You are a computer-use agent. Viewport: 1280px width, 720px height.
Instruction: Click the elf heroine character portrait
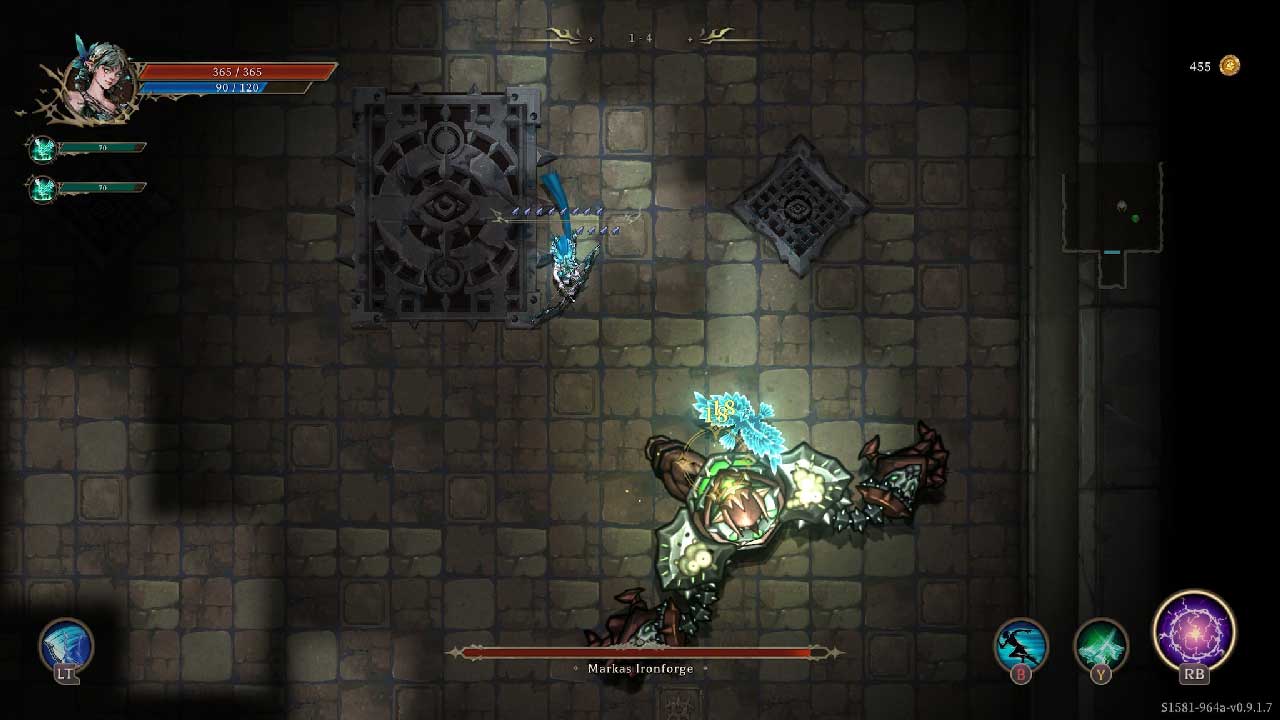(x=99, y=79)
